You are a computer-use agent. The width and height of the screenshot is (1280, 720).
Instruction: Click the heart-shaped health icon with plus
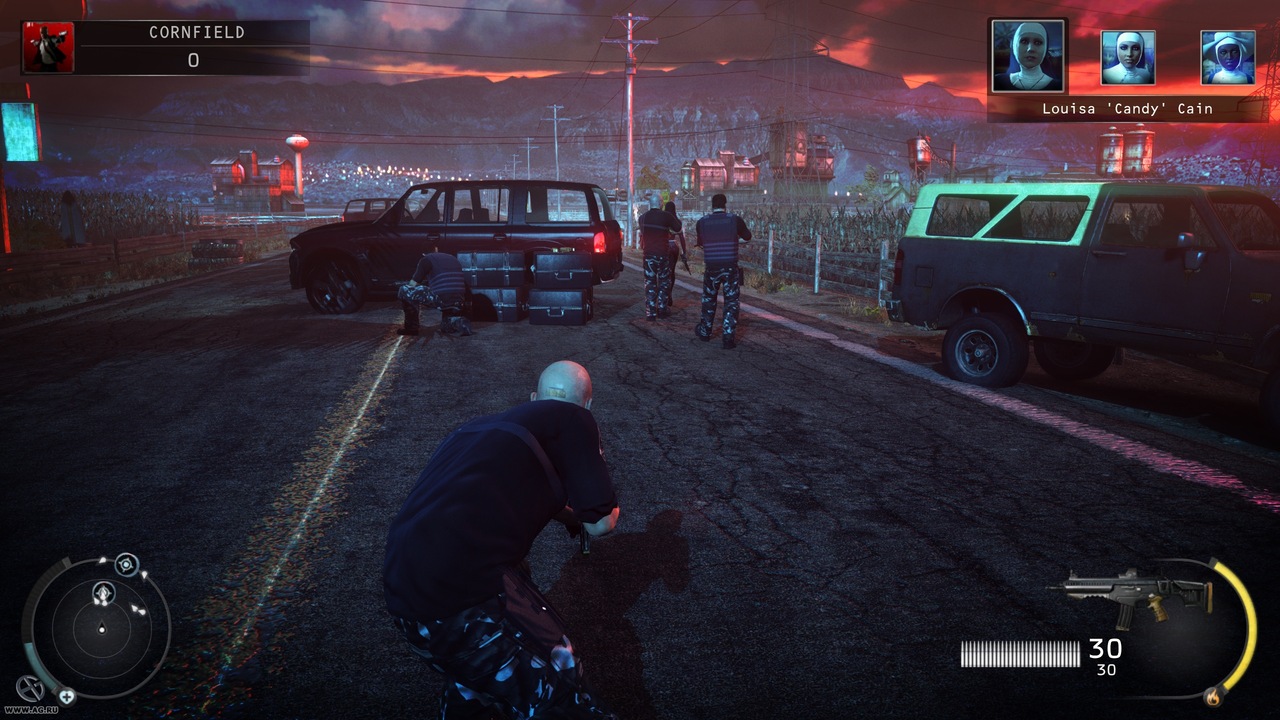coord(66,696)
